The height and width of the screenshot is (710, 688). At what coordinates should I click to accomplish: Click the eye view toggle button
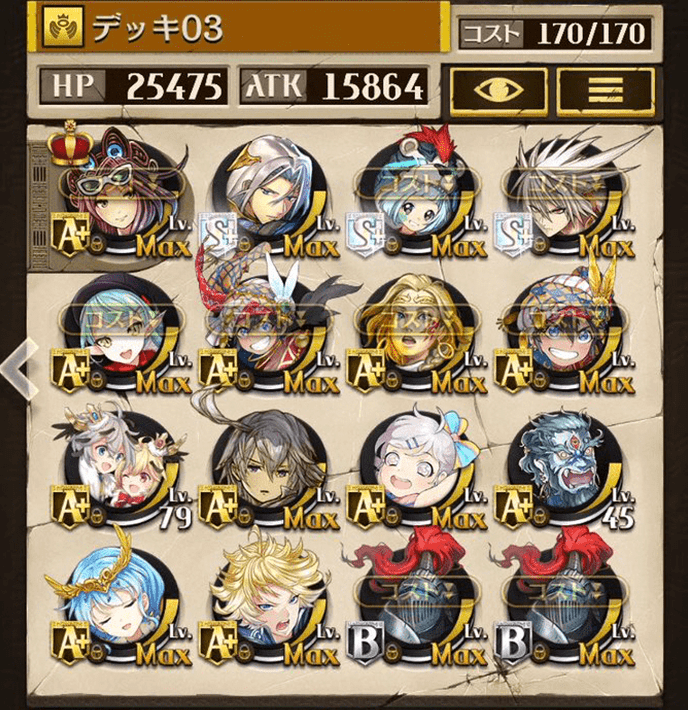(x=498, y=90)
